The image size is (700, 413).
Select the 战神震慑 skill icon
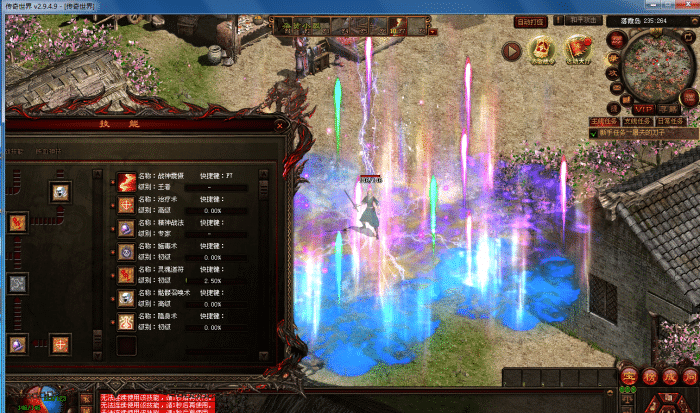(x=127, y=181)
